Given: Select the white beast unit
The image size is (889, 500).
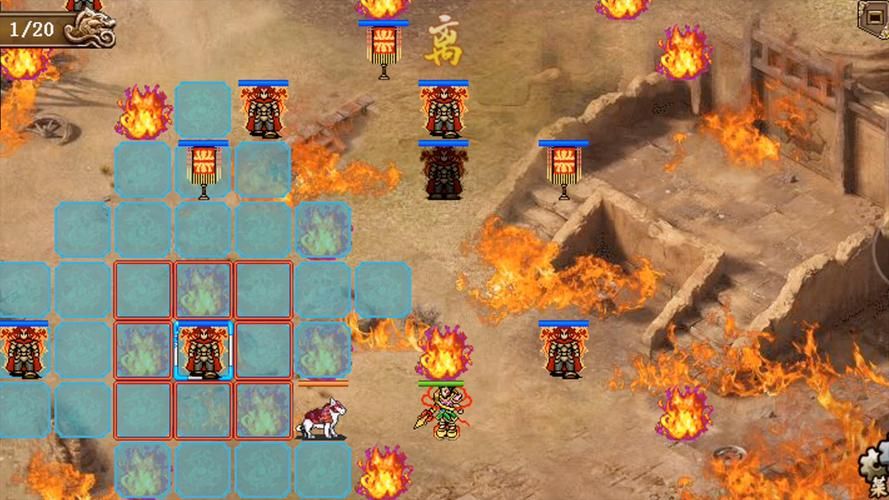Looking at the screenshot, I should click(x=320, y=416).
